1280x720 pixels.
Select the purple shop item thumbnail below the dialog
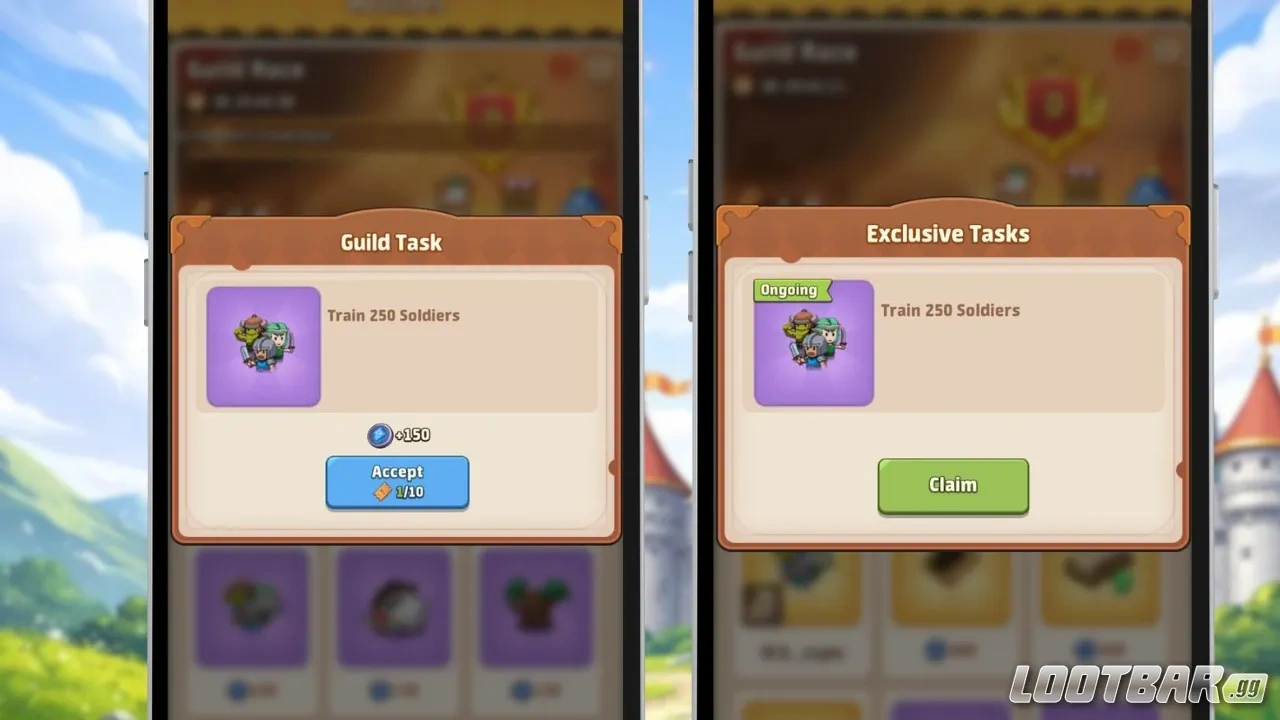pos(252,605)
